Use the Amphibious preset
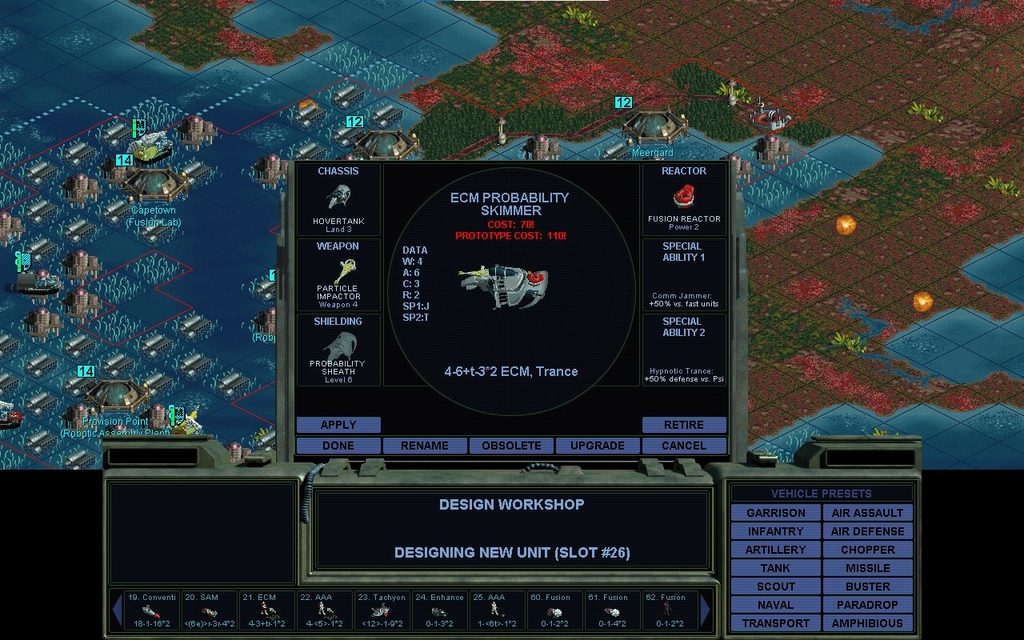Screen dimensions: 1024x640 pos(867,624)
